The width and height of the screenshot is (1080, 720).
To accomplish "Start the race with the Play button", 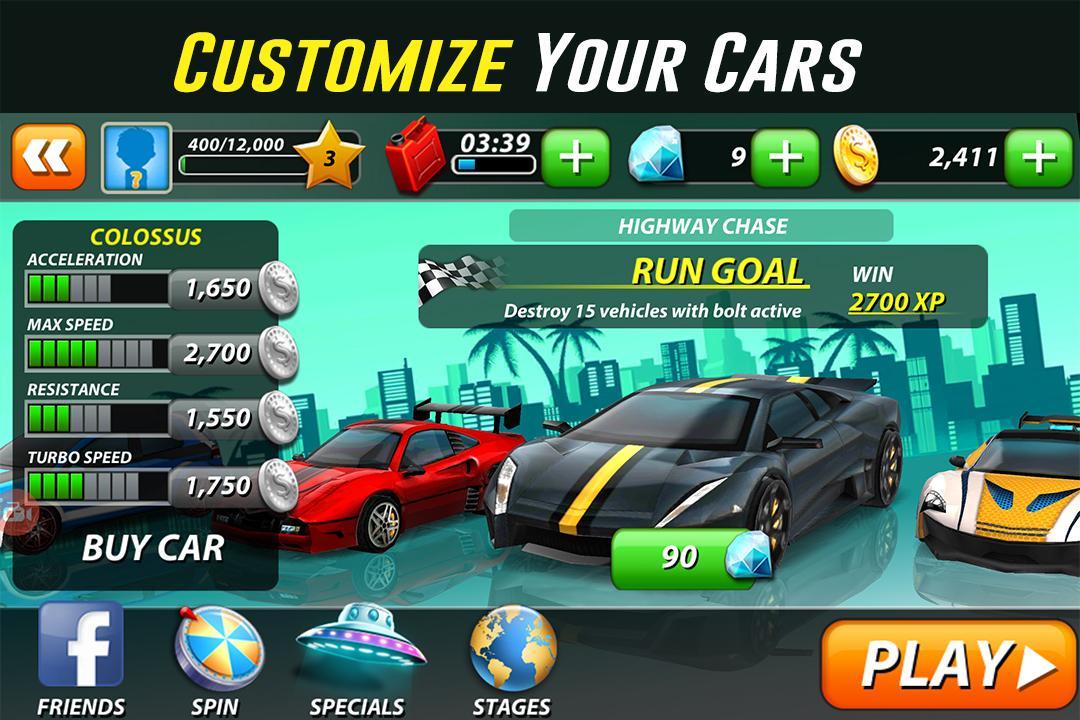I will pyautogui.click(x=948, y=664).
